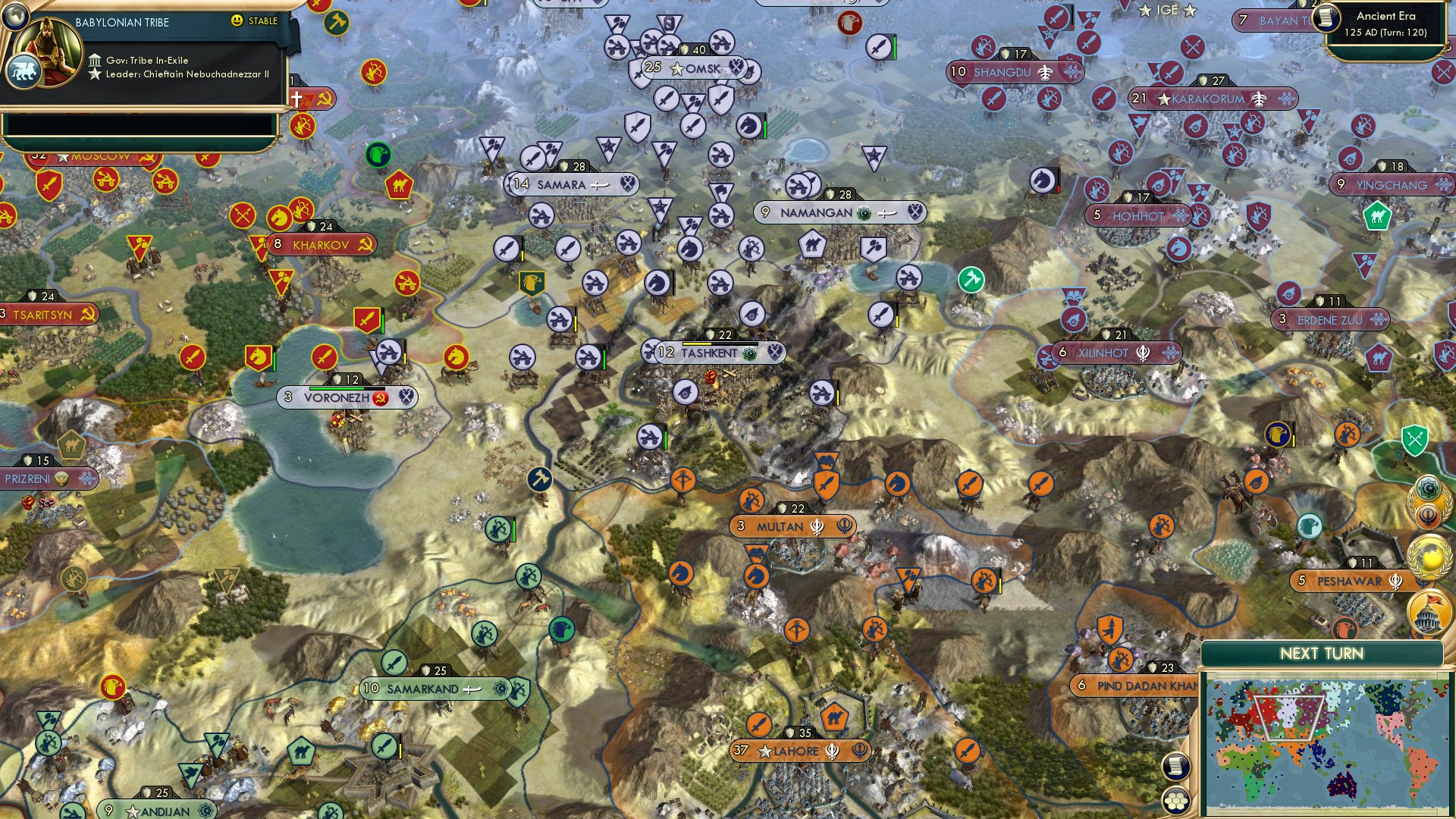
Task: Open the notification log scroll icon near minimap
Action: [x=1175, y=767]
